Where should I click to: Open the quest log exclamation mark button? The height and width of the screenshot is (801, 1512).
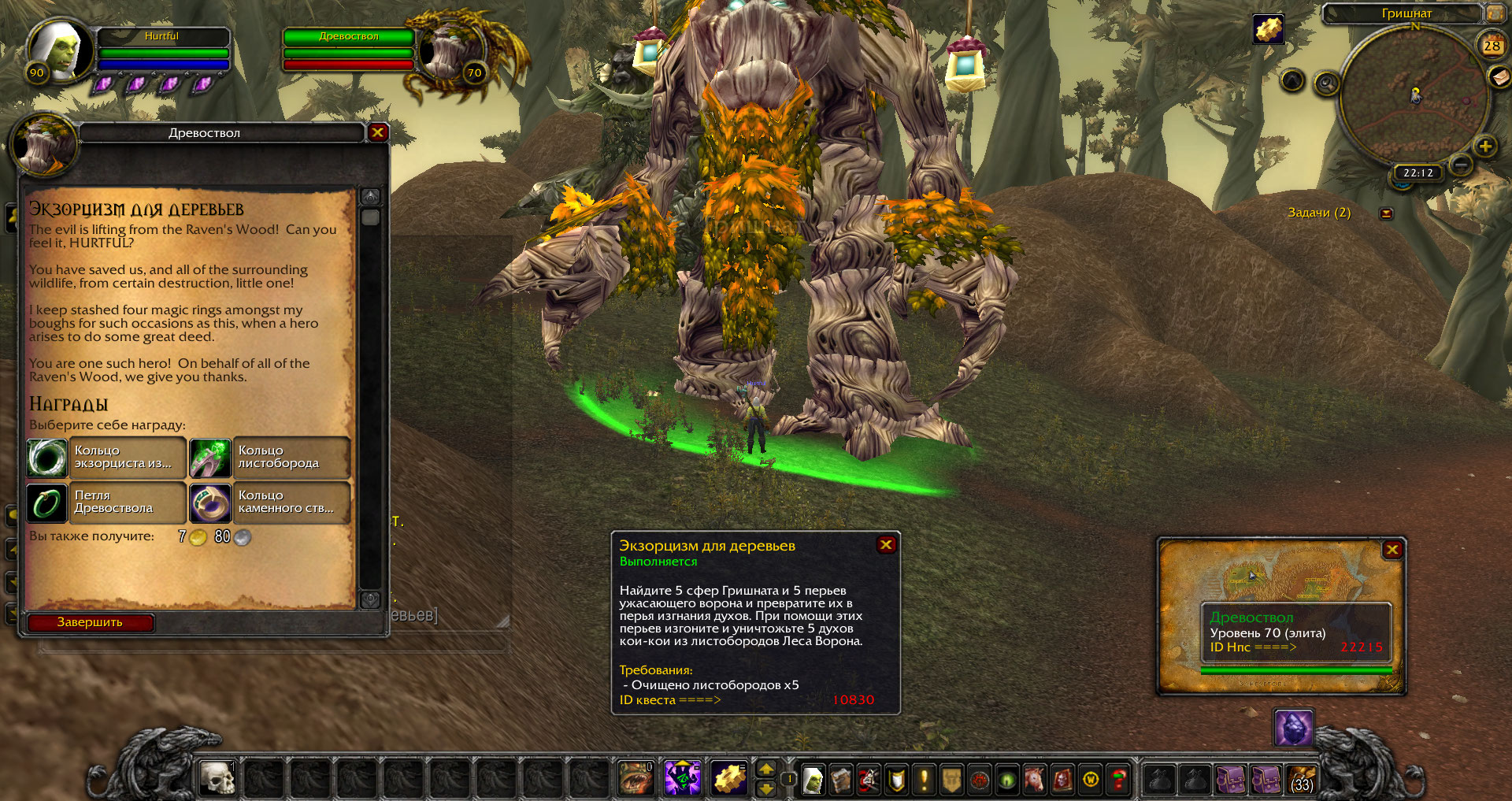point(925,780)
